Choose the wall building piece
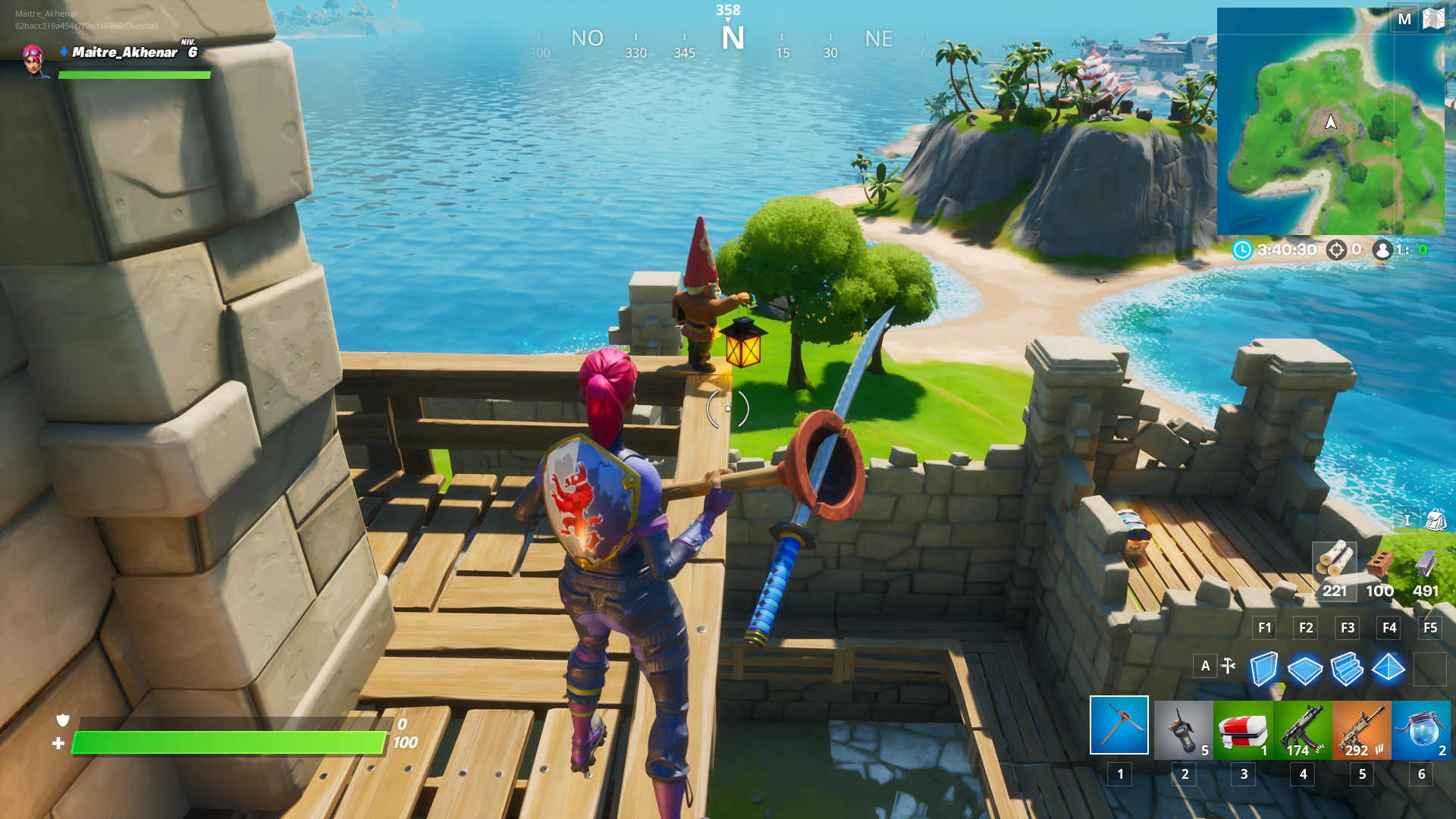The height and width of the screenshot is (819, 1456). point(1263,670)
